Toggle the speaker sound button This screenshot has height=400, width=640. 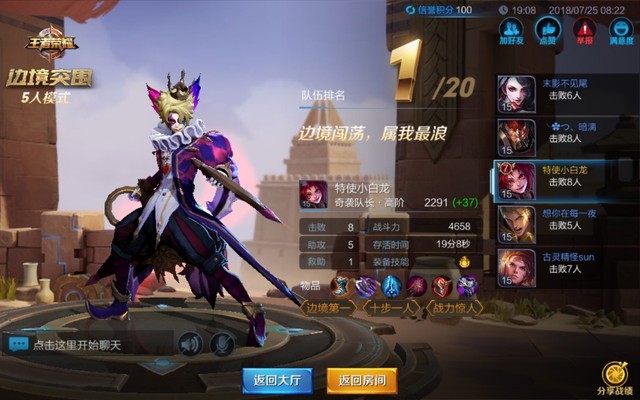[189, 344]
